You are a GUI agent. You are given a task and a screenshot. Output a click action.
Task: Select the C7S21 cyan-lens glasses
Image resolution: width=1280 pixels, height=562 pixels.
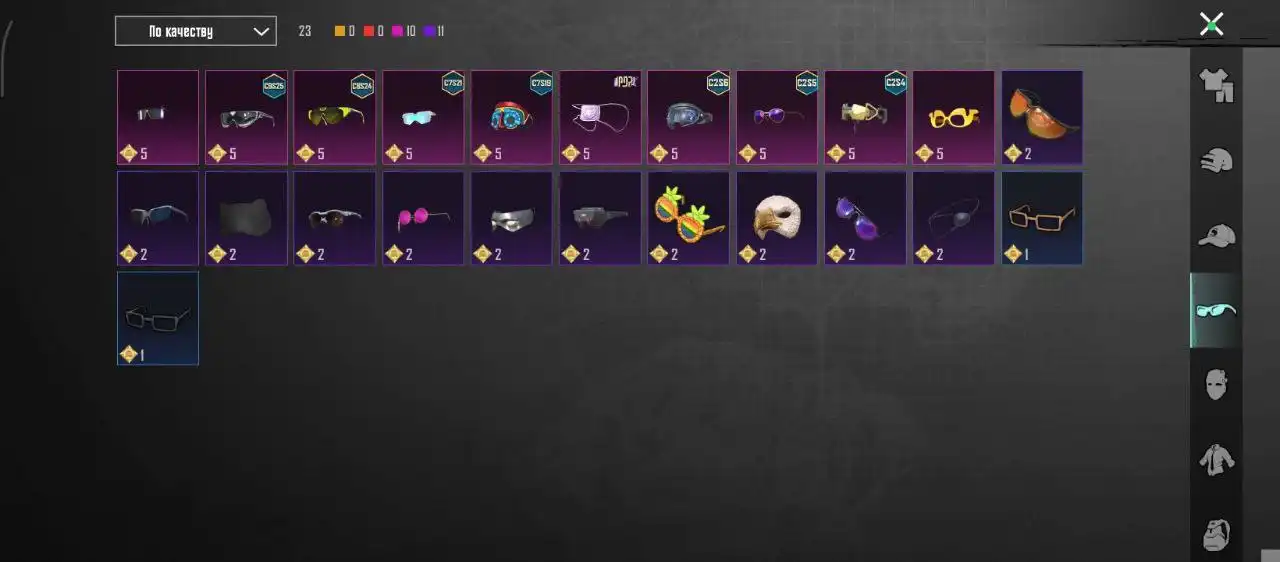423,117
